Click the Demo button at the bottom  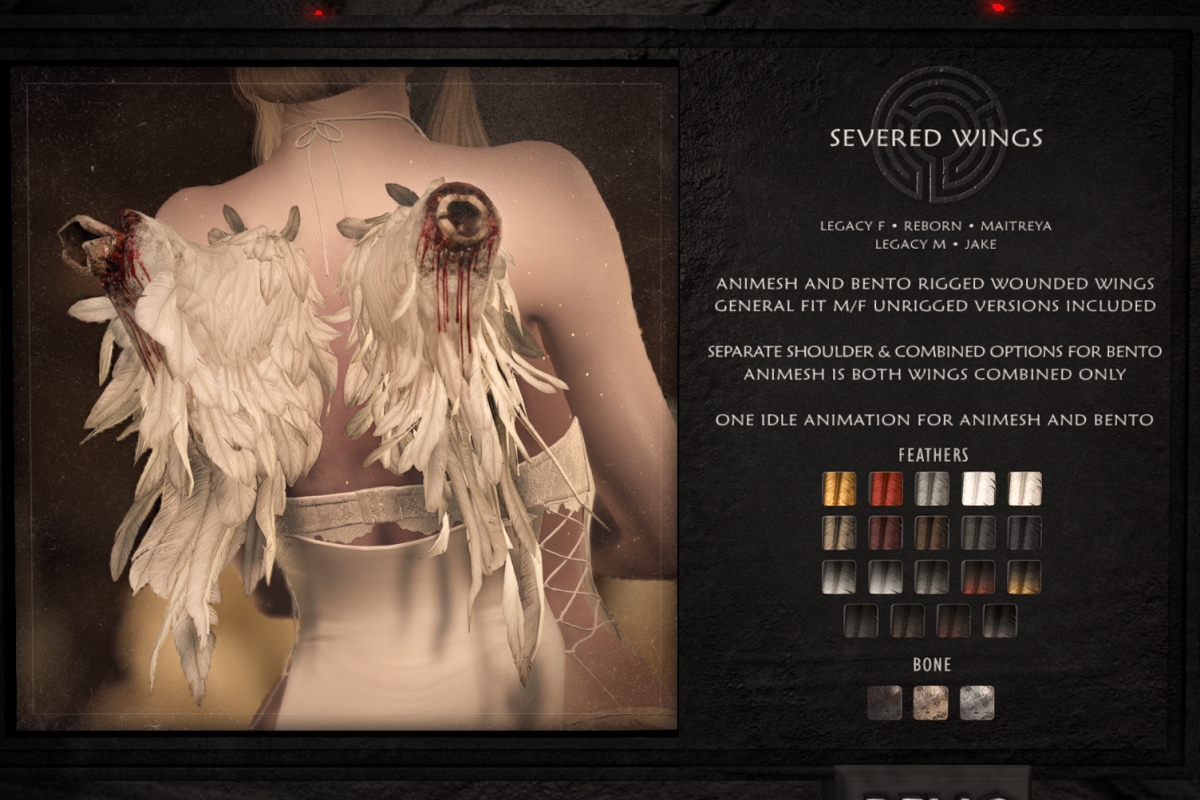coord(931,785)
